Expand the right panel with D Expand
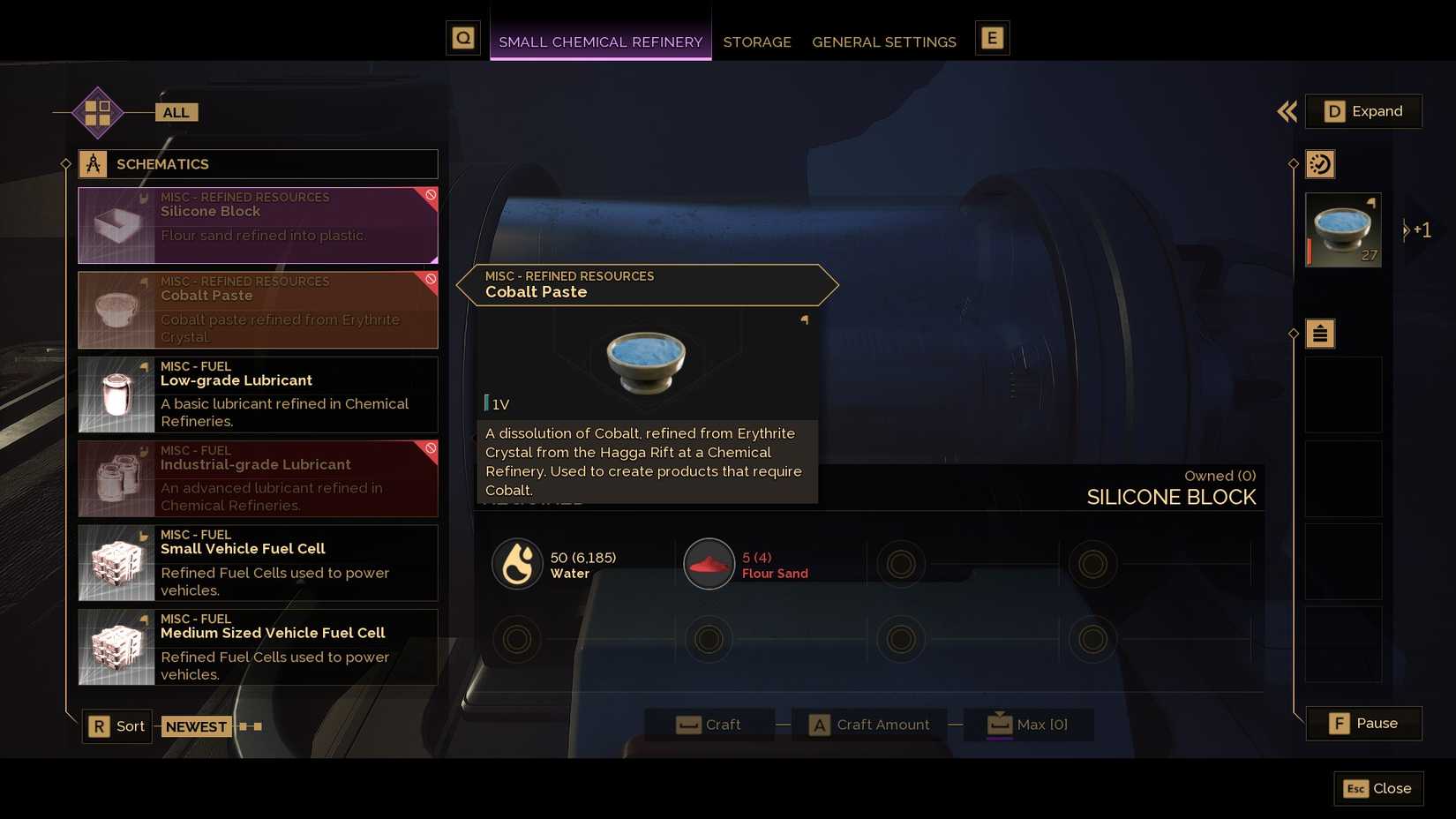 [x=1363, y=111]
